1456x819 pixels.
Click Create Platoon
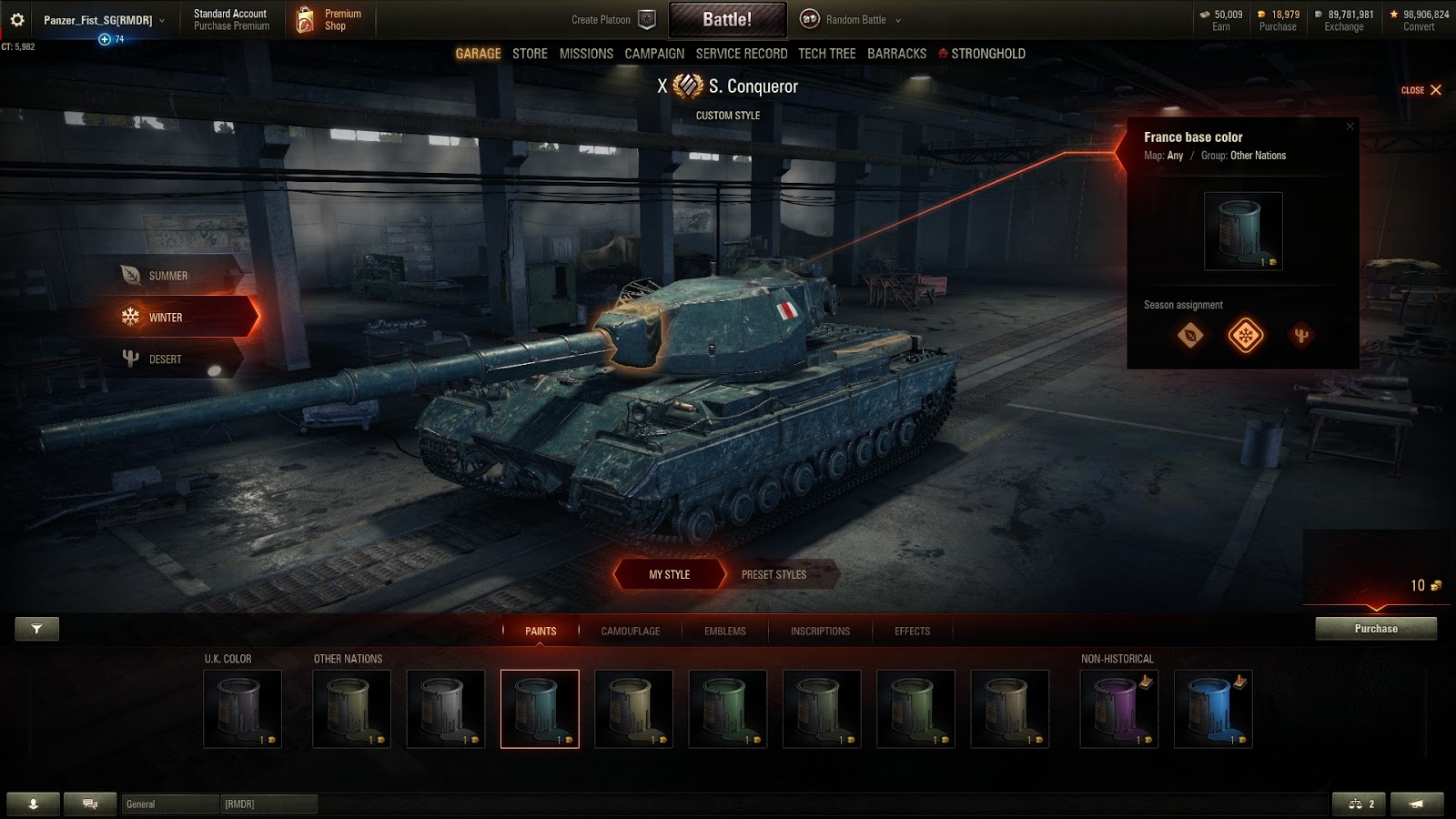click(612, 19)
